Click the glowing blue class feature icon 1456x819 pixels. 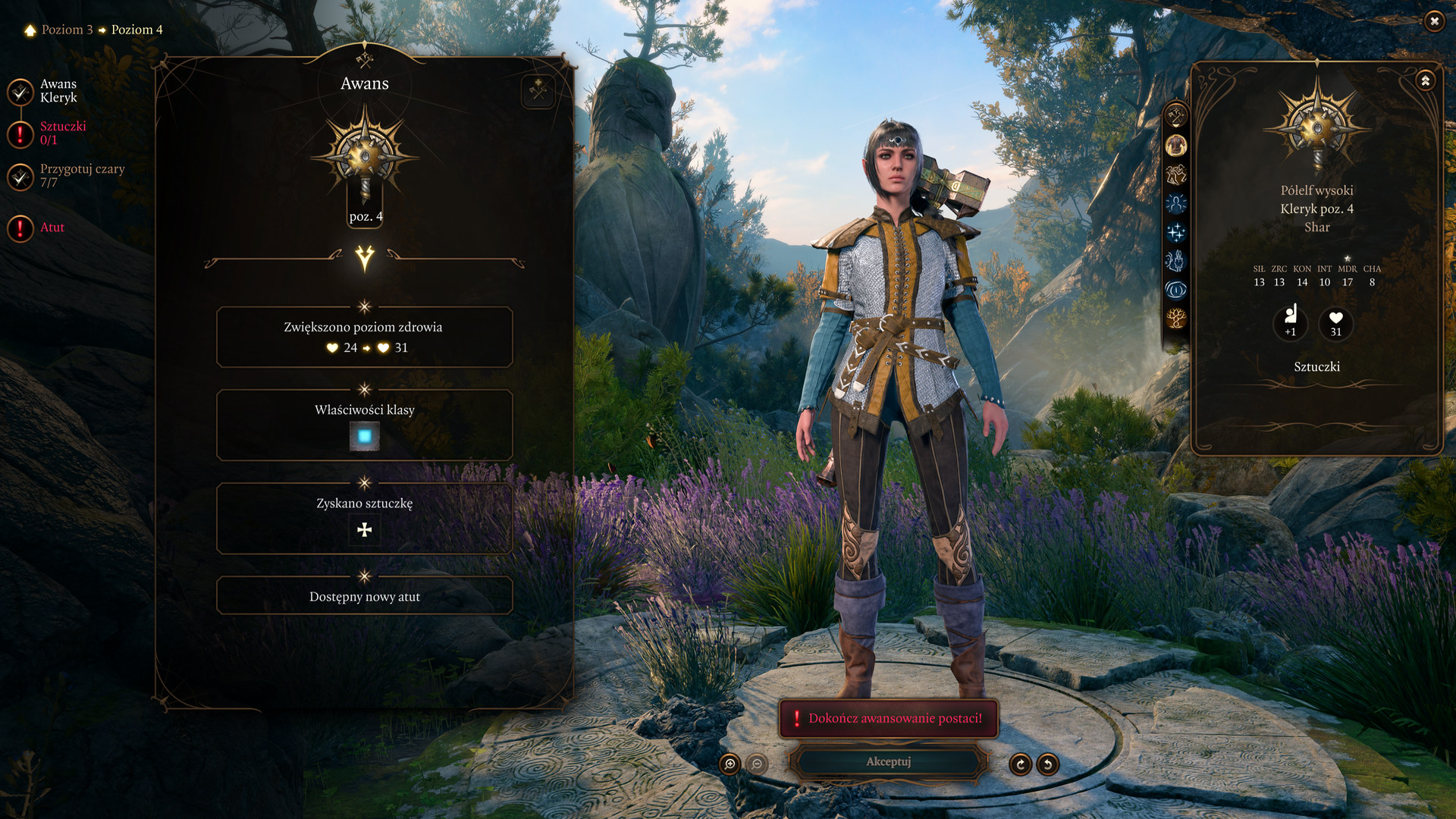click(x=365, y=437)
